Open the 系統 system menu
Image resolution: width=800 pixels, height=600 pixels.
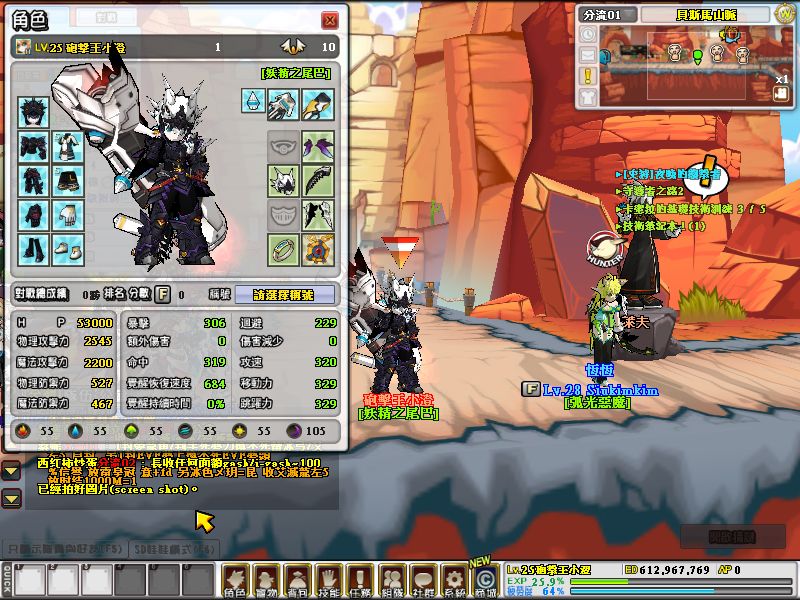pos(453,579)
